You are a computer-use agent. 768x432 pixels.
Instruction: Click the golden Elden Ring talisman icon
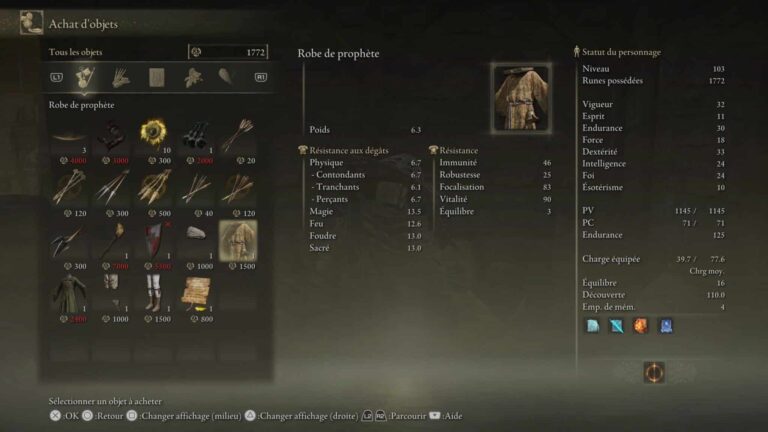tap(654, 373)
